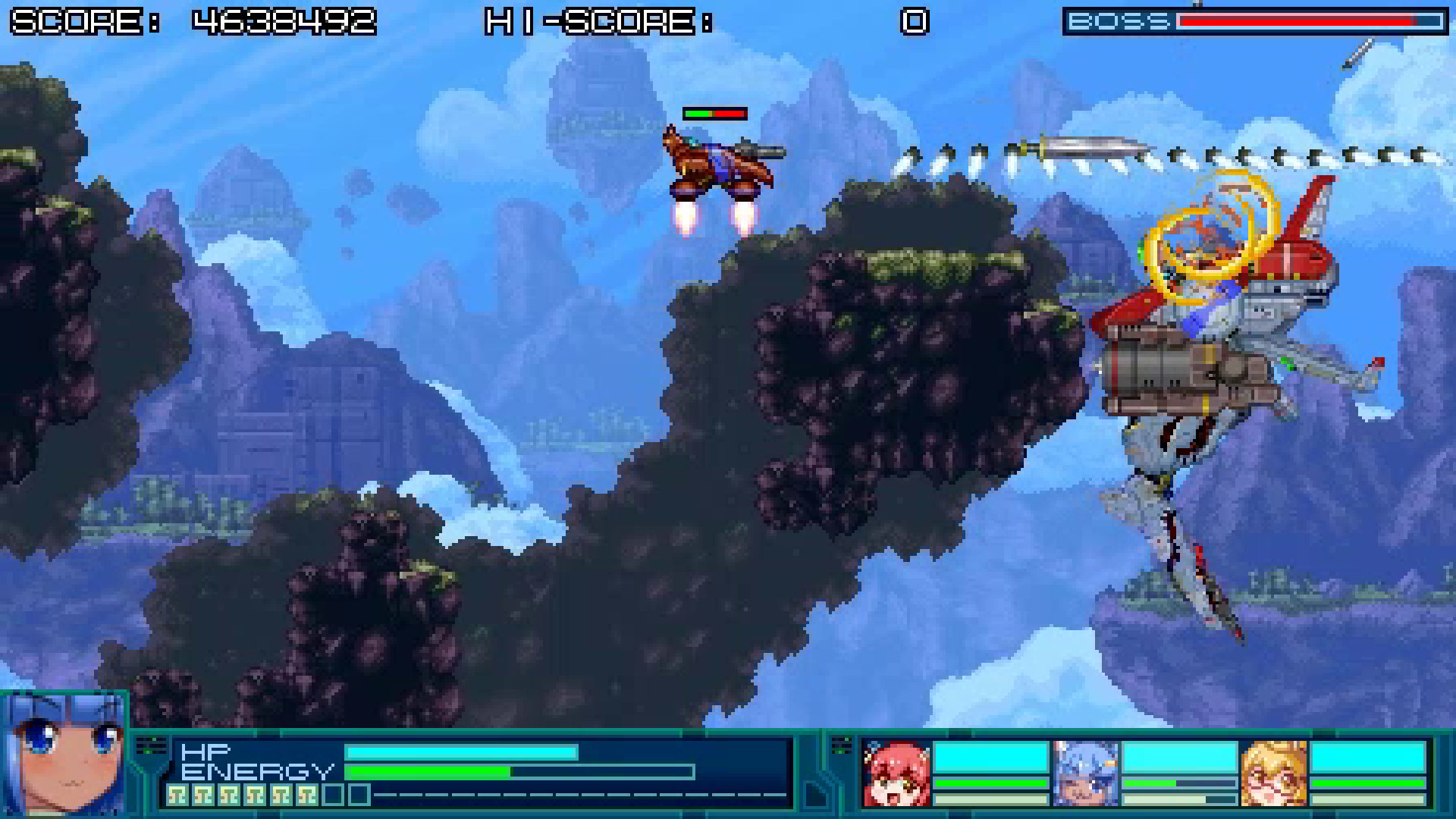1456x819 pixels.
Task: Select the first bomb stock icon
Action: (x=177, y=794)
